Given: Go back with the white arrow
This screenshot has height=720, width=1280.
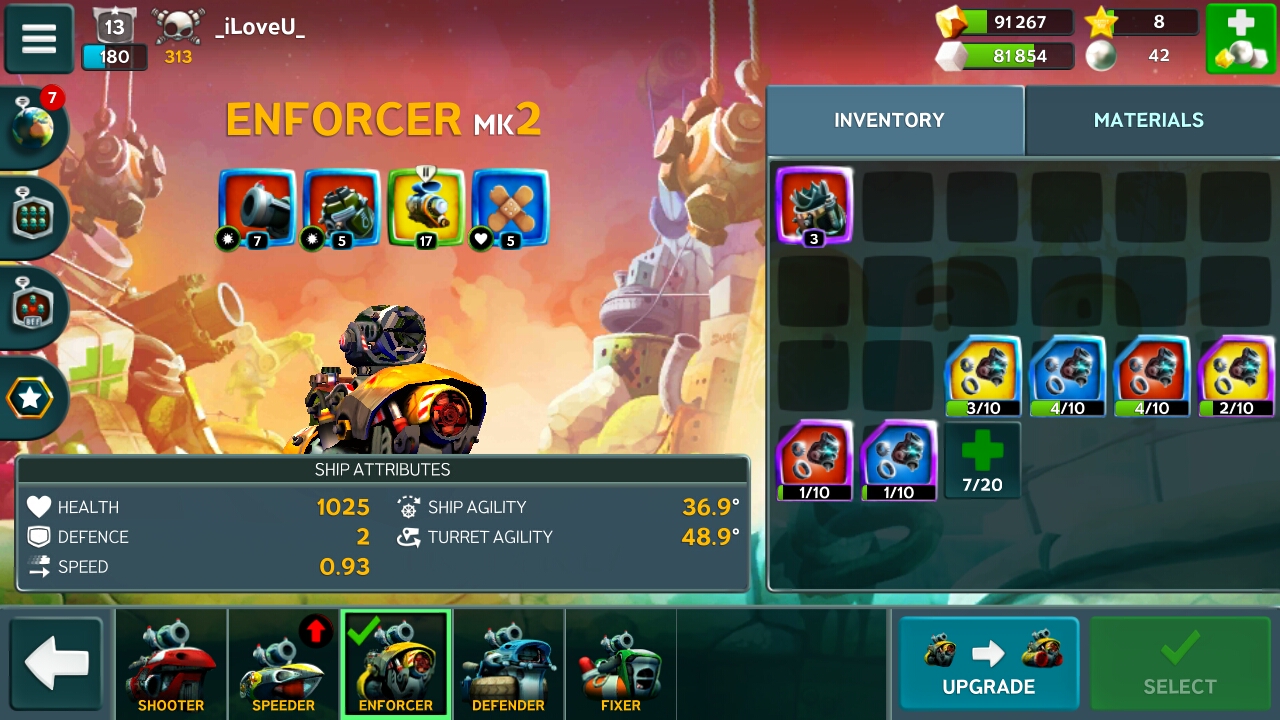Looking at the screenshot, I should pyautogui.click(x=57, y=664).
